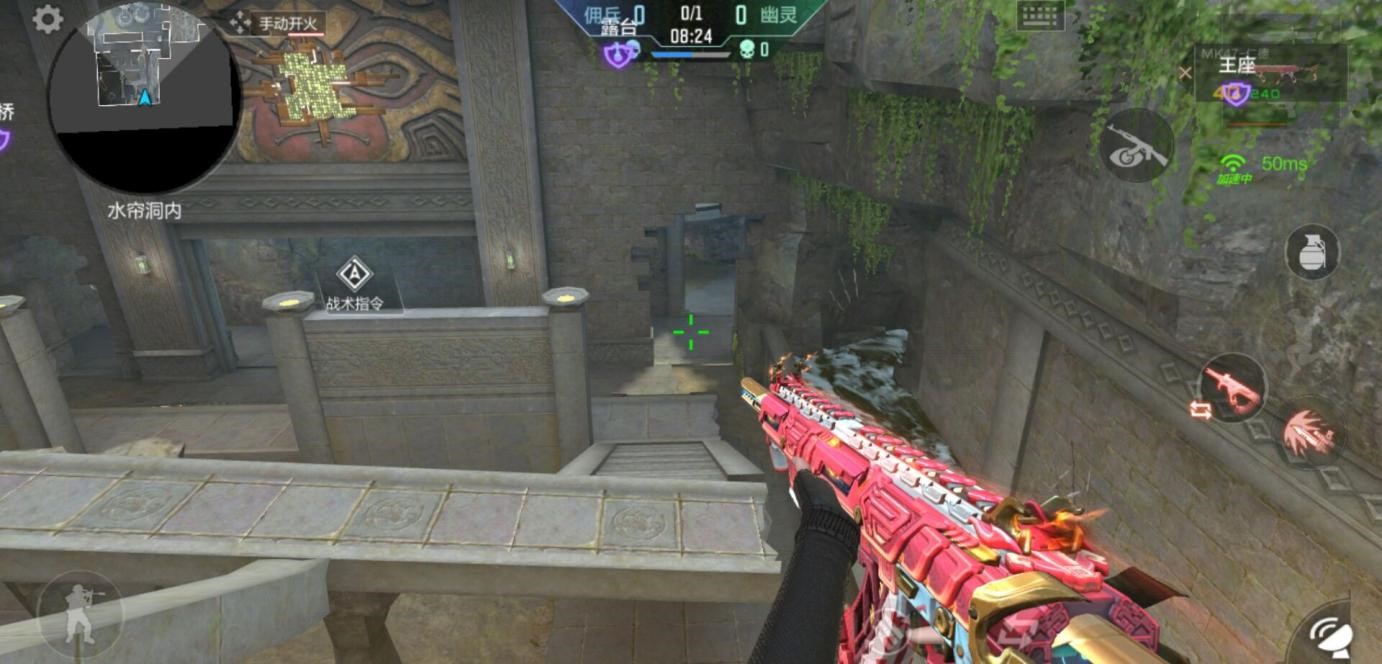
Task: Swap weapons using the red rifle icon
Action: pyautogui.click(x=1232, y=388)
